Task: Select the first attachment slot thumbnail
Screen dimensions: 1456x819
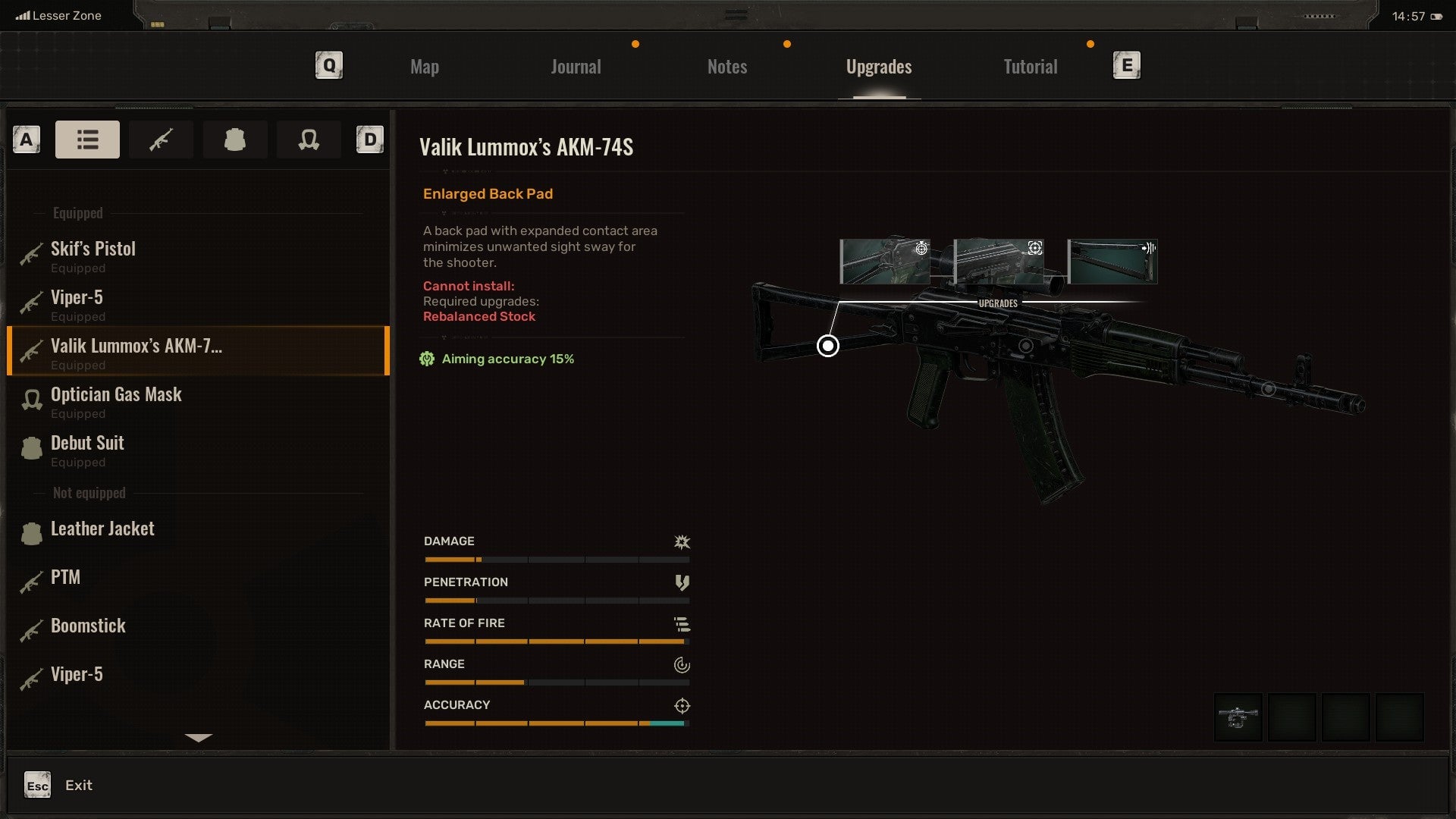Action: click(1238, 717)
